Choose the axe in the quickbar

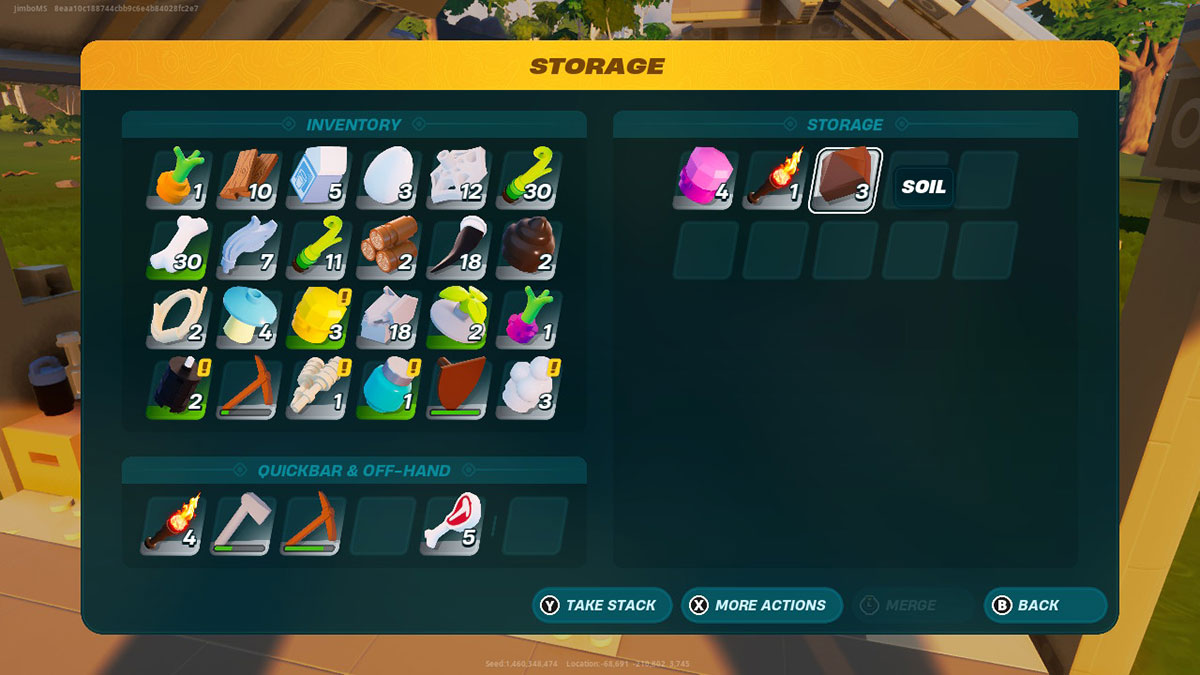(241, 525)
